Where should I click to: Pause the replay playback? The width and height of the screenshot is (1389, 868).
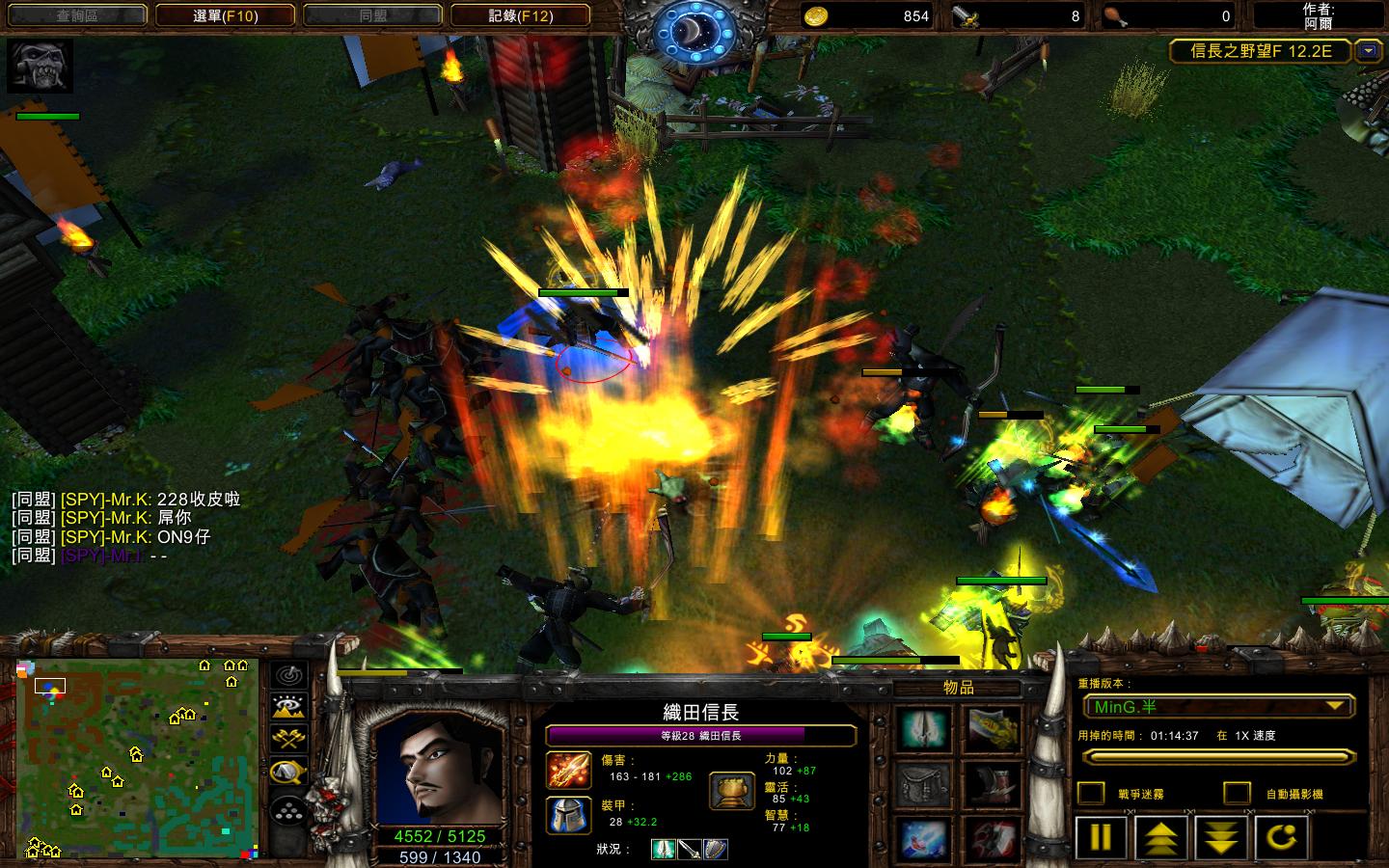(x=1101, y=837)
